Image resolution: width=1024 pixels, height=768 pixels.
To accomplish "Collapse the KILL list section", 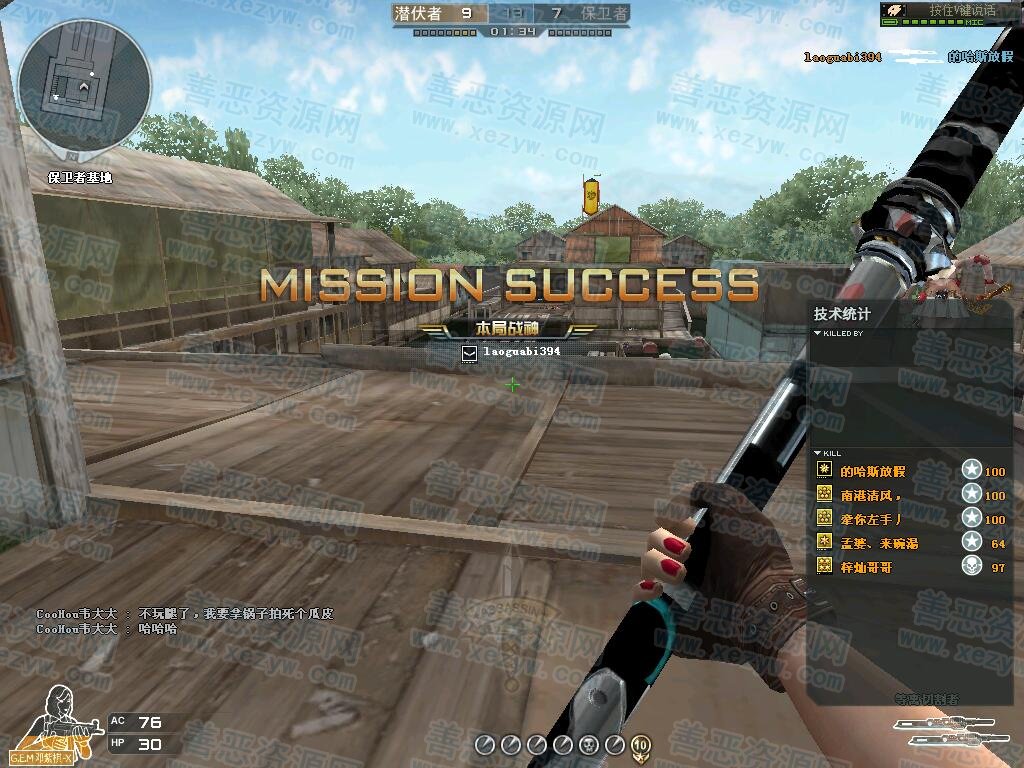I will [818, 453].
